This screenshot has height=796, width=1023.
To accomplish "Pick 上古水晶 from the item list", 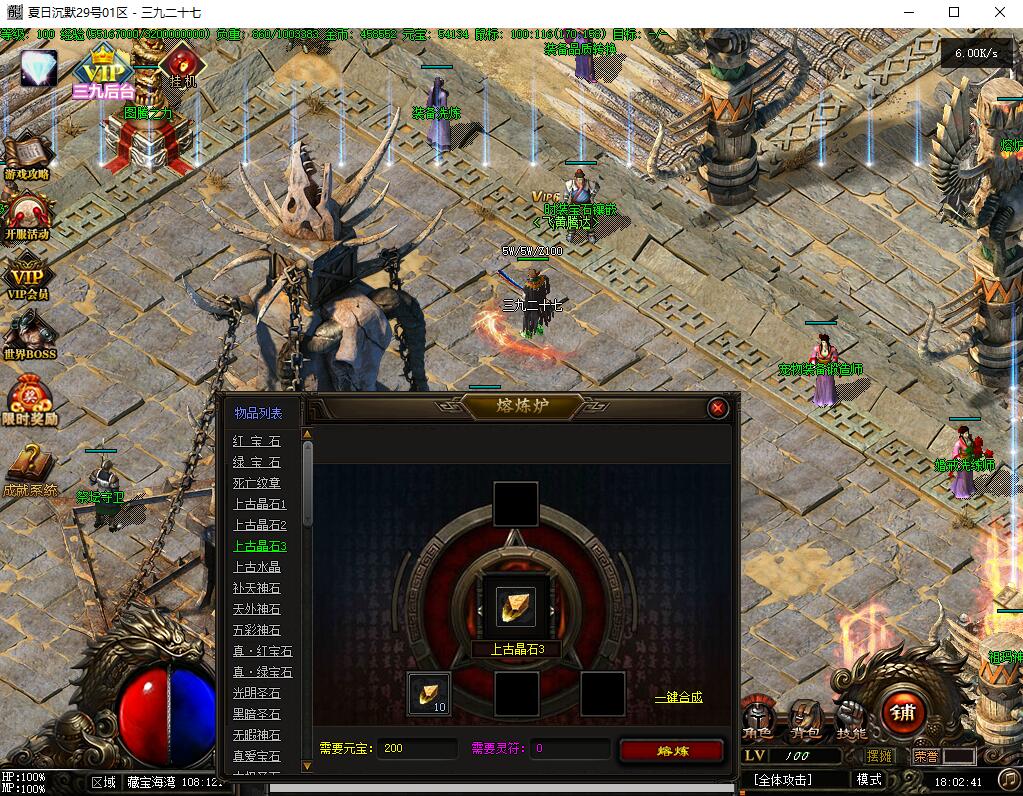I will click(x=257, y=567).
